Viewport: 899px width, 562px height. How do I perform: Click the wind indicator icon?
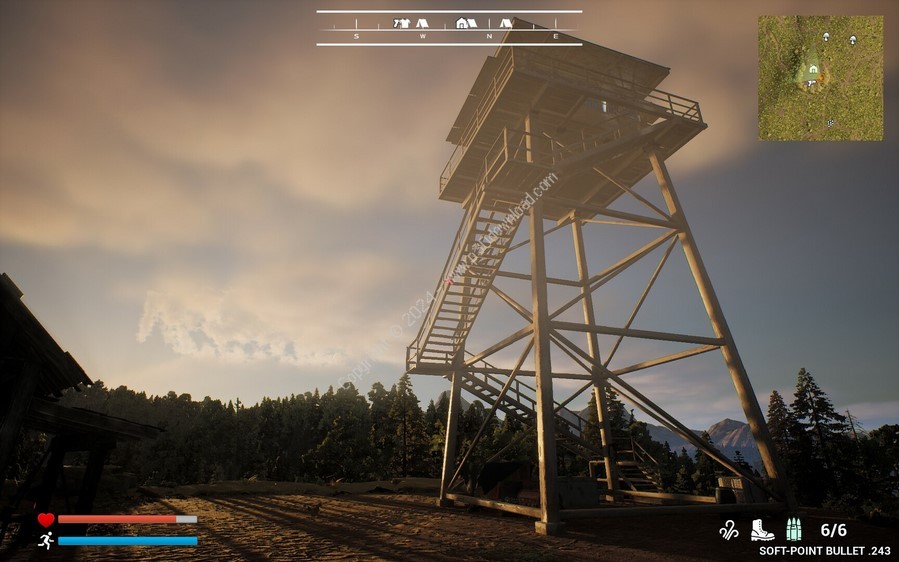(729, 530)
